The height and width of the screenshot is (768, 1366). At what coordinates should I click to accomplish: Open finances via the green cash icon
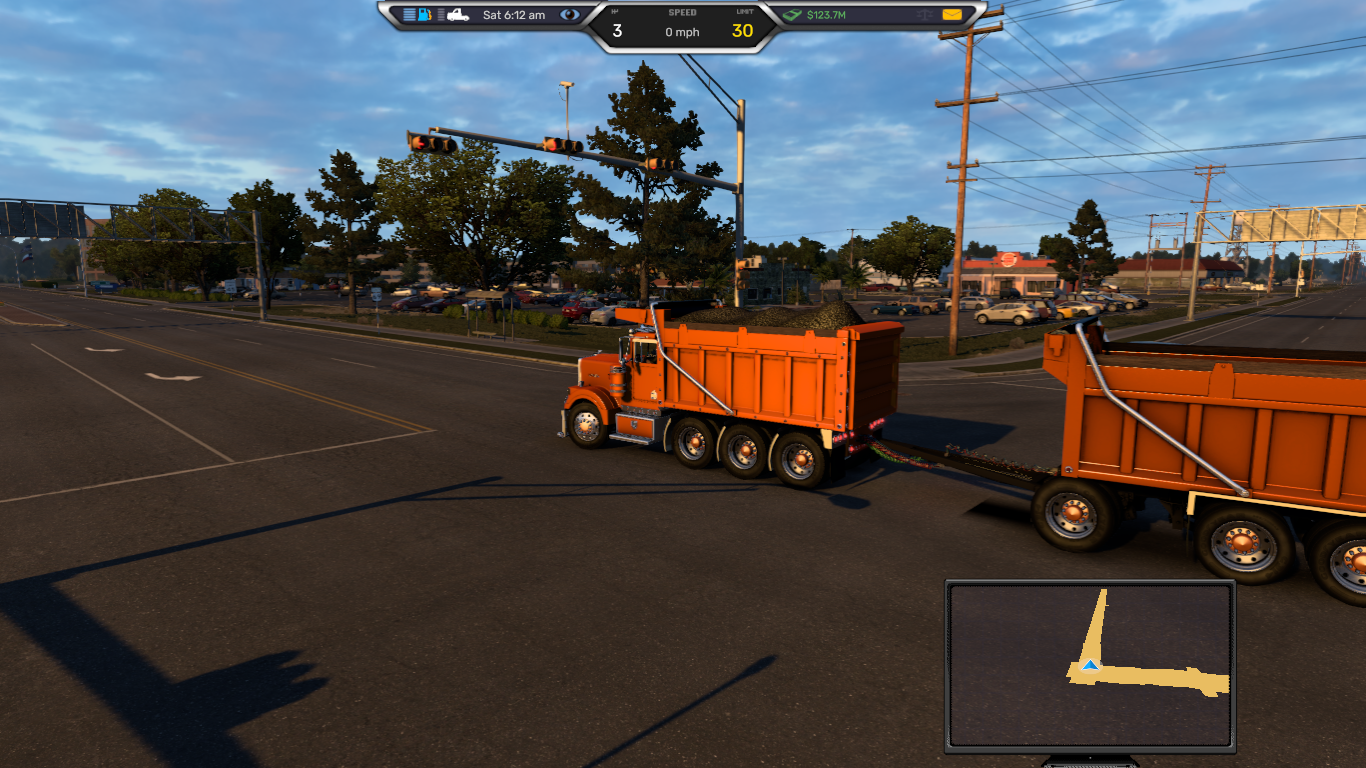792,15
